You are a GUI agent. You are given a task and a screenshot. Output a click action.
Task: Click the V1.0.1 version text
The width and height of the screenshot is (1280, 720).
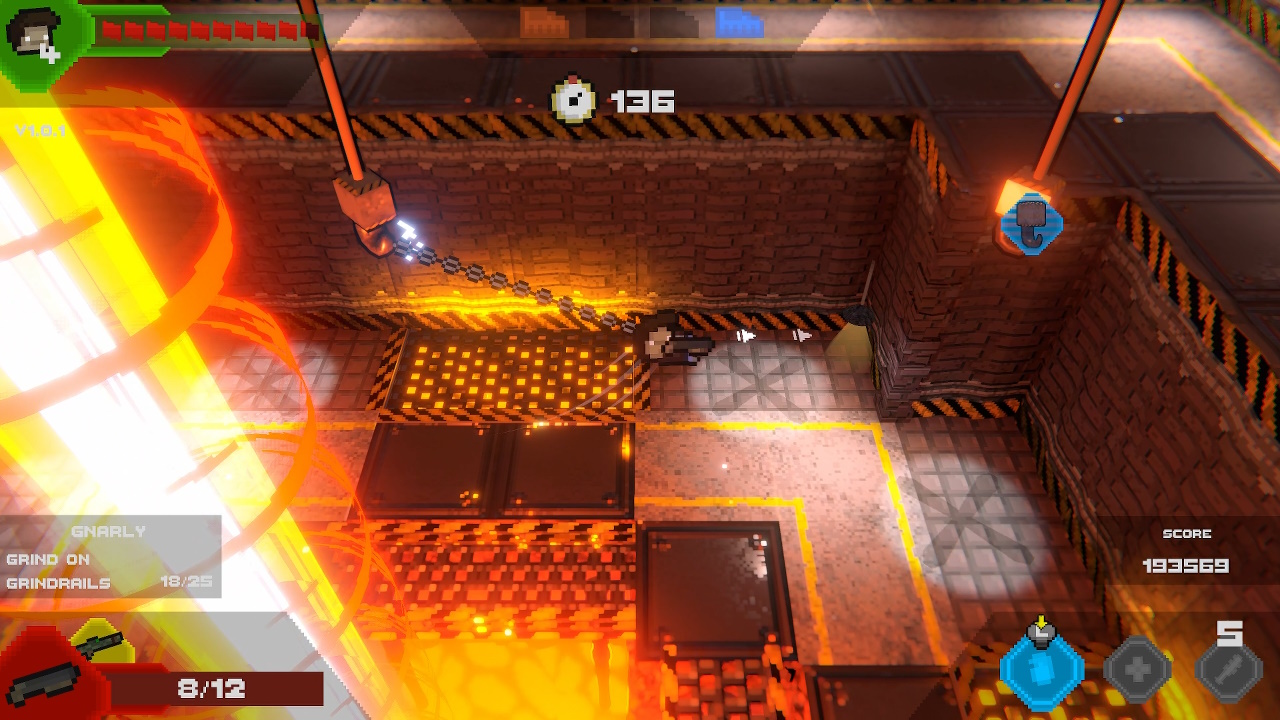point(39,130)
